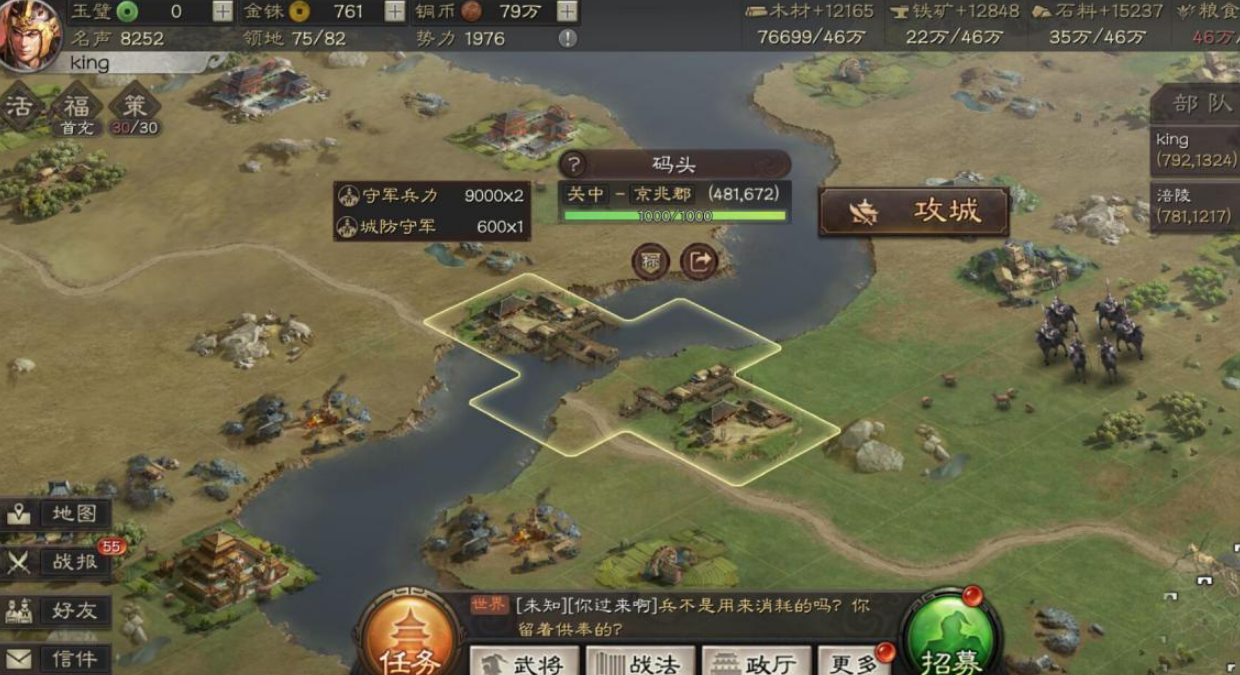Add more 玉璧 with its plus button
Viewport: 1240px width, 675px height.
[223, 12]
